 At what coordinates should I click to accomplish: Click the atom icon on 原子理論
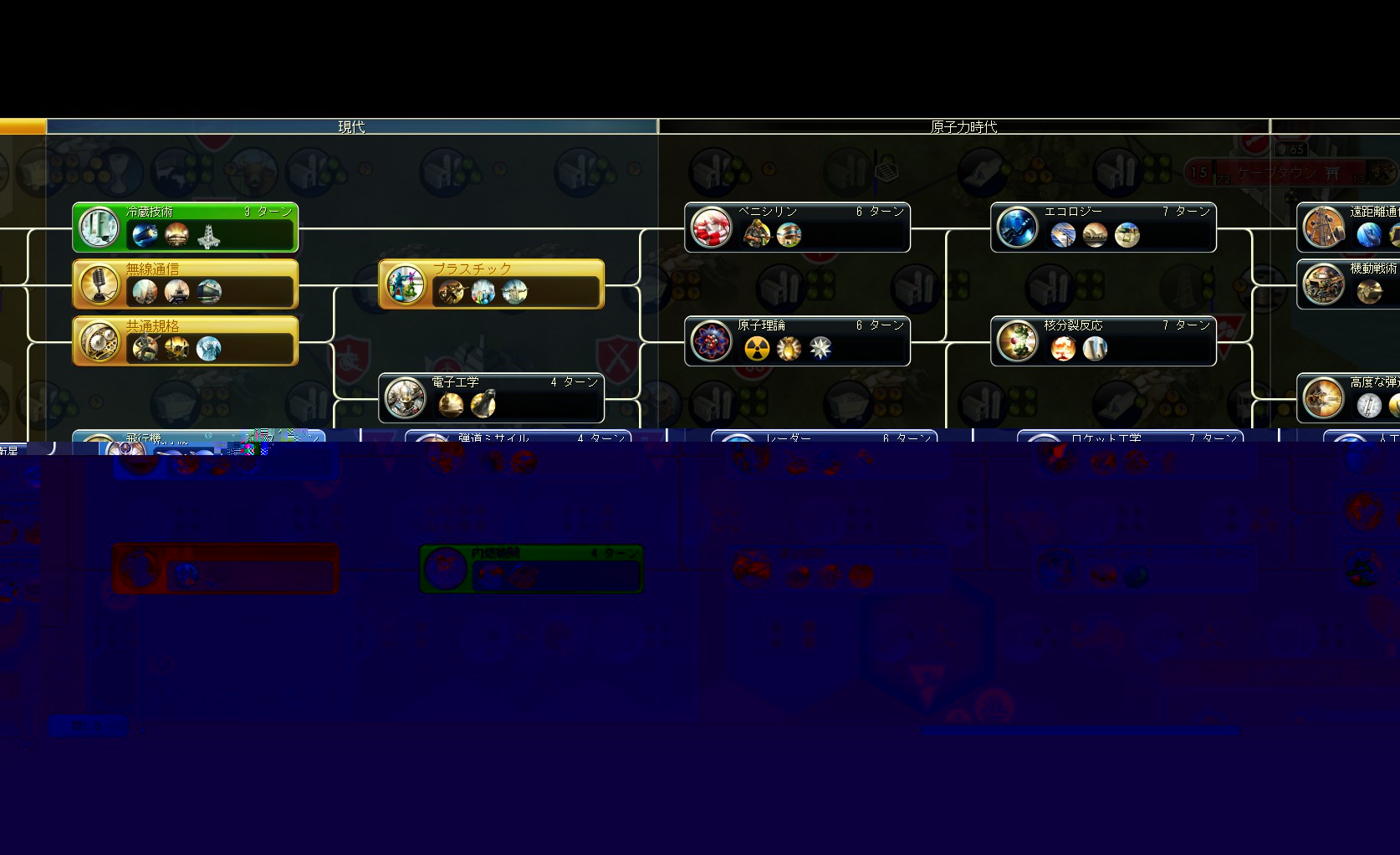pos(710,341)
